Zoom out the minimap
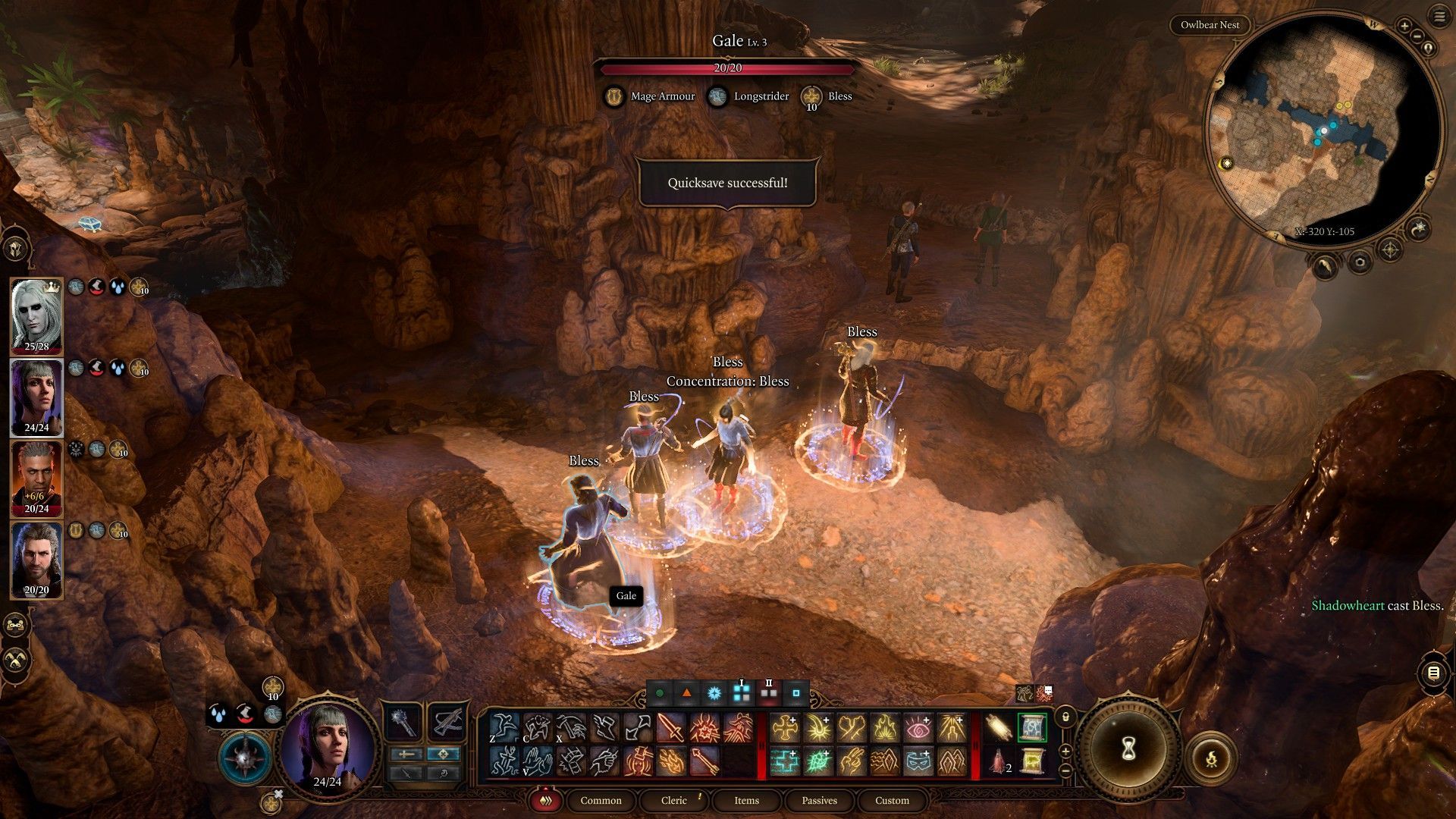 1417,36
